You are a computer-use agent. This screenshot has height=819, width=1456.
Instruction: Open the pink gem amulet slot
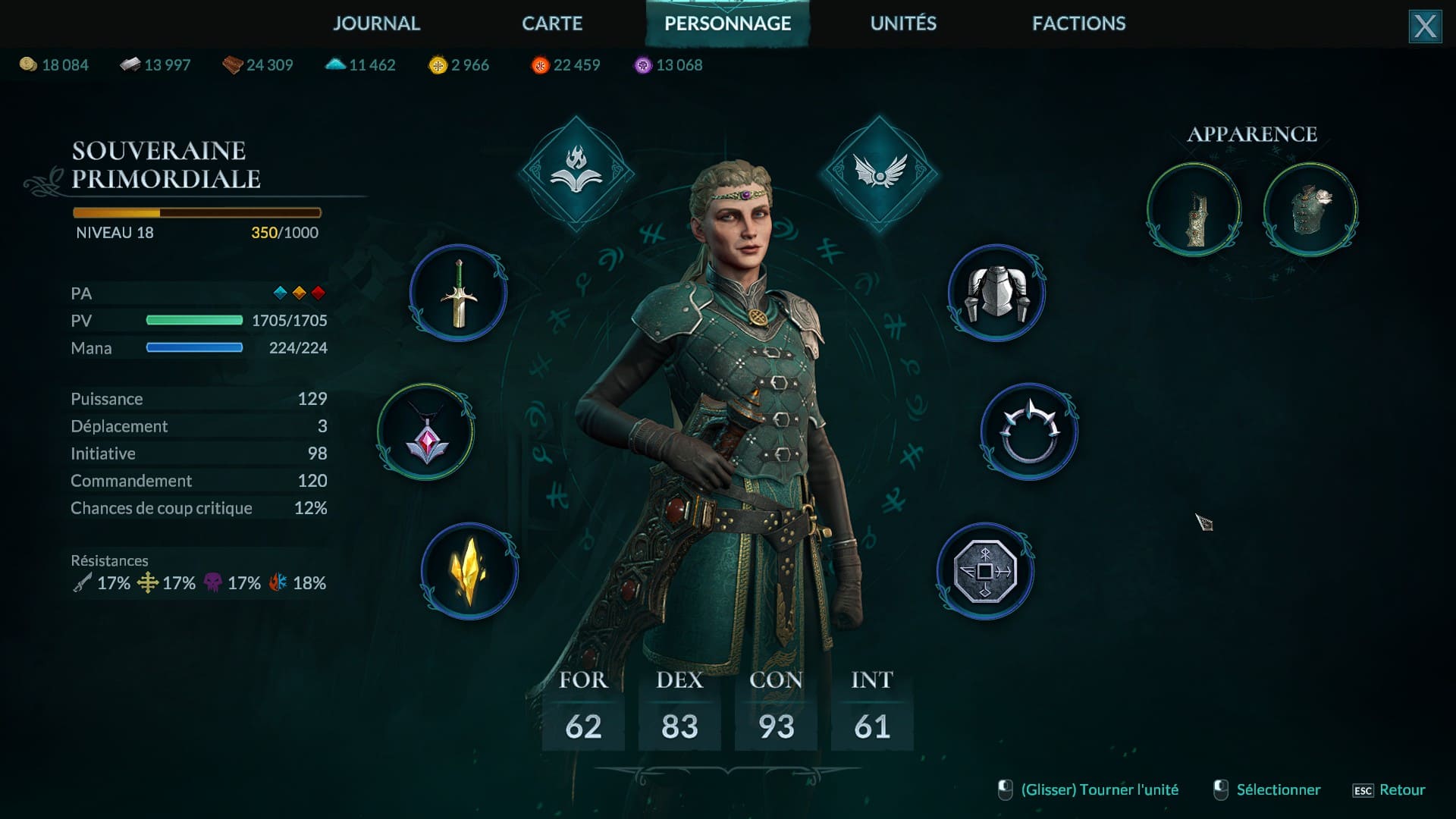click(x=426, y=432)
